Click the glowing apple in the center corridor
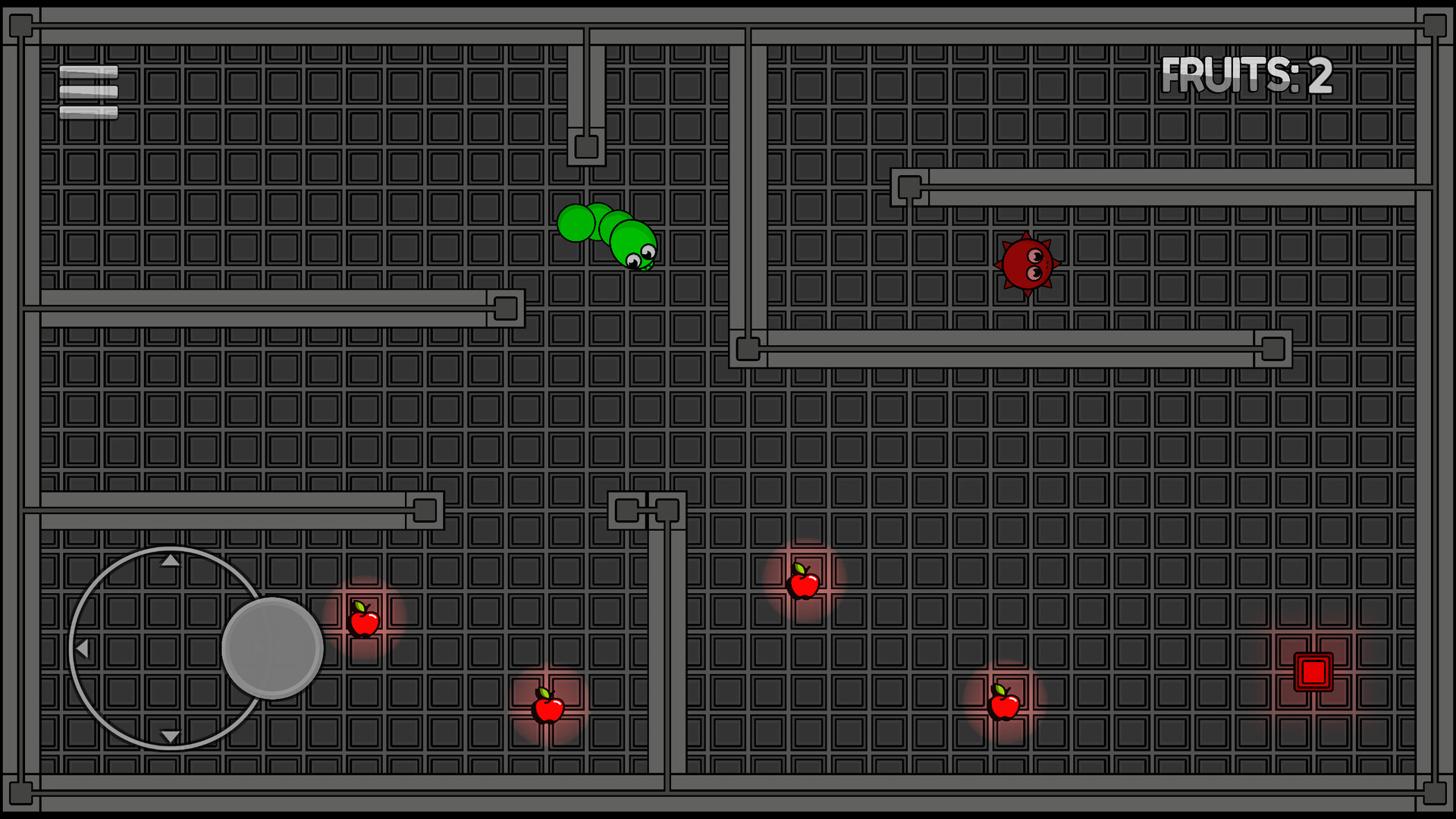 [805, 584]
